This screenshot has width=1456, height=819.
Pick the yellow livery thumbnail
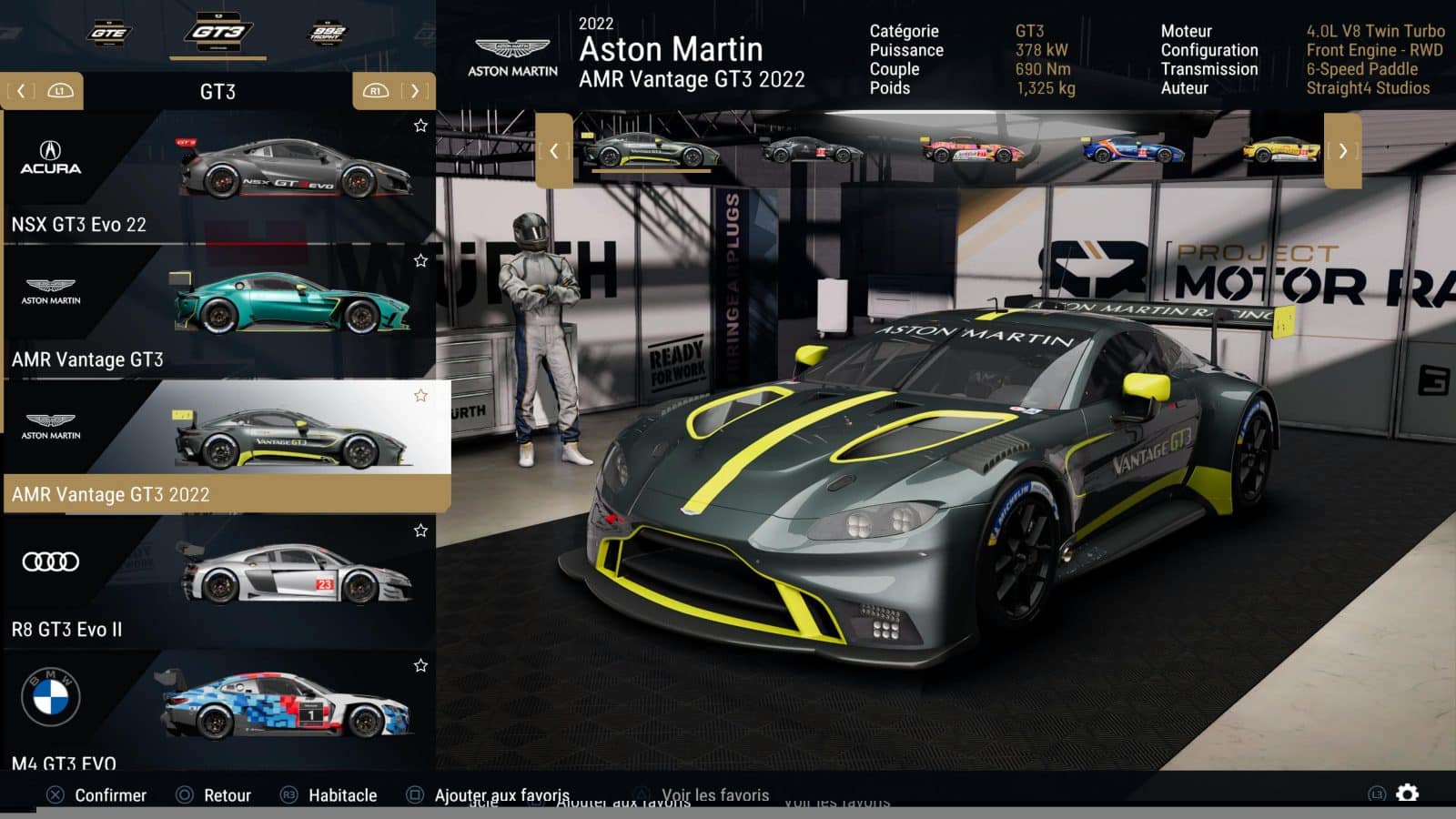click(1281, 150)
